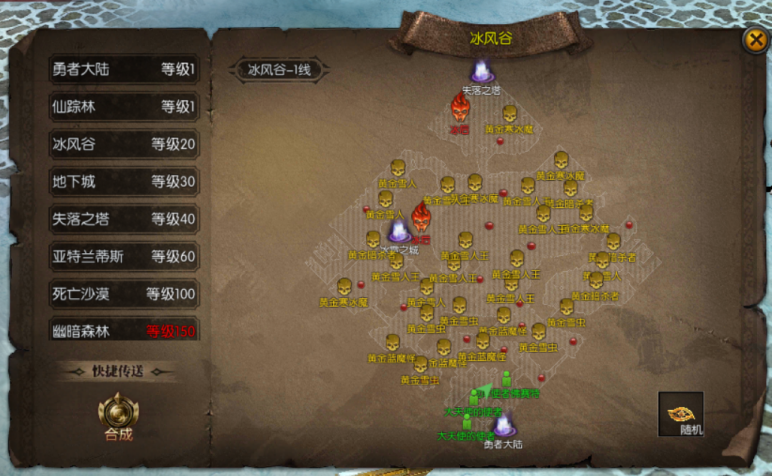
Task: Choose 死亡沙漠 level 100 zone
Action: point(124,294)
